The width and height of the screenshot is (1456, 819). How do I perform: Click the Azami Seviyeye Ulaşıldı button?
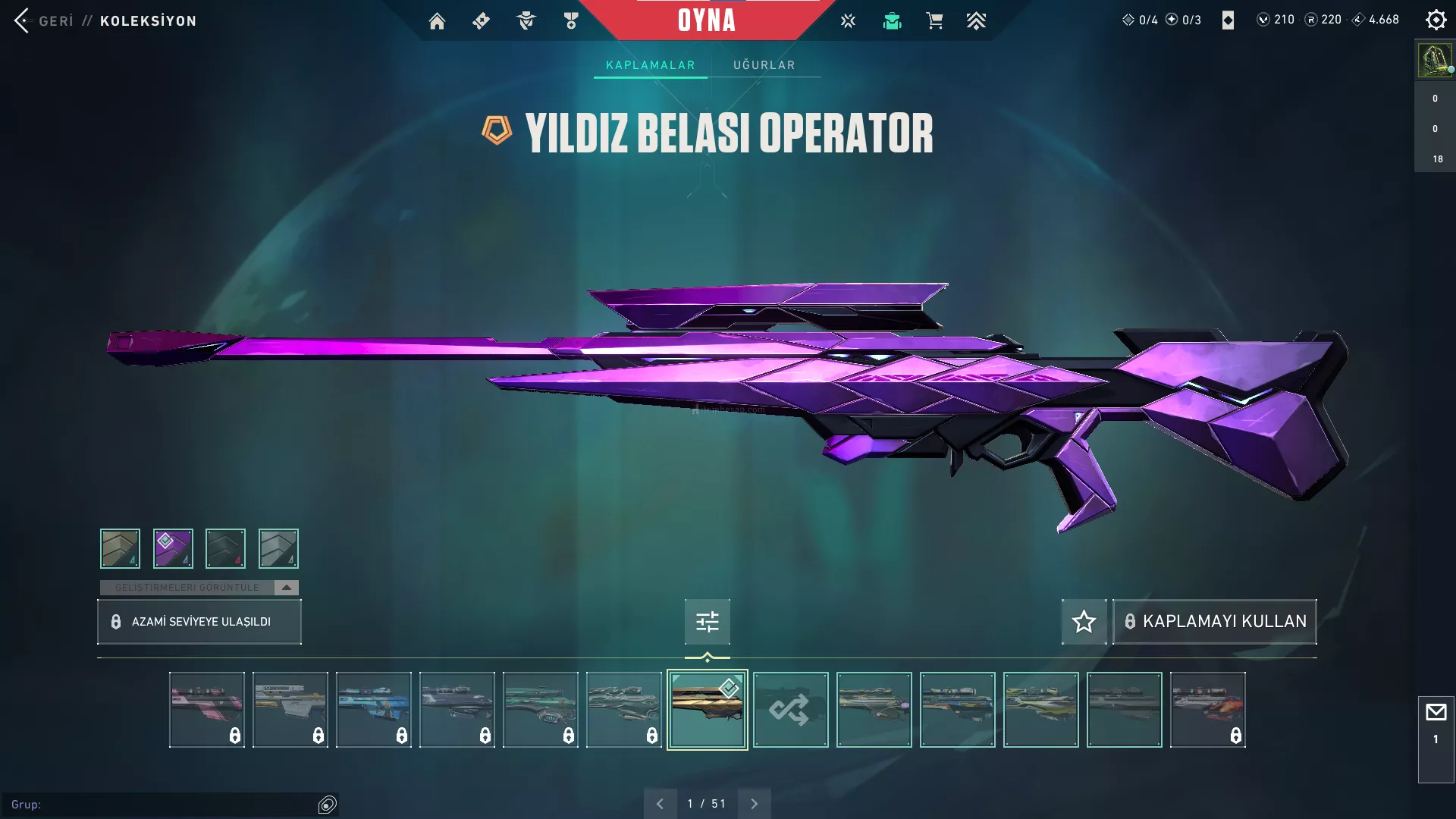point(199,622)
